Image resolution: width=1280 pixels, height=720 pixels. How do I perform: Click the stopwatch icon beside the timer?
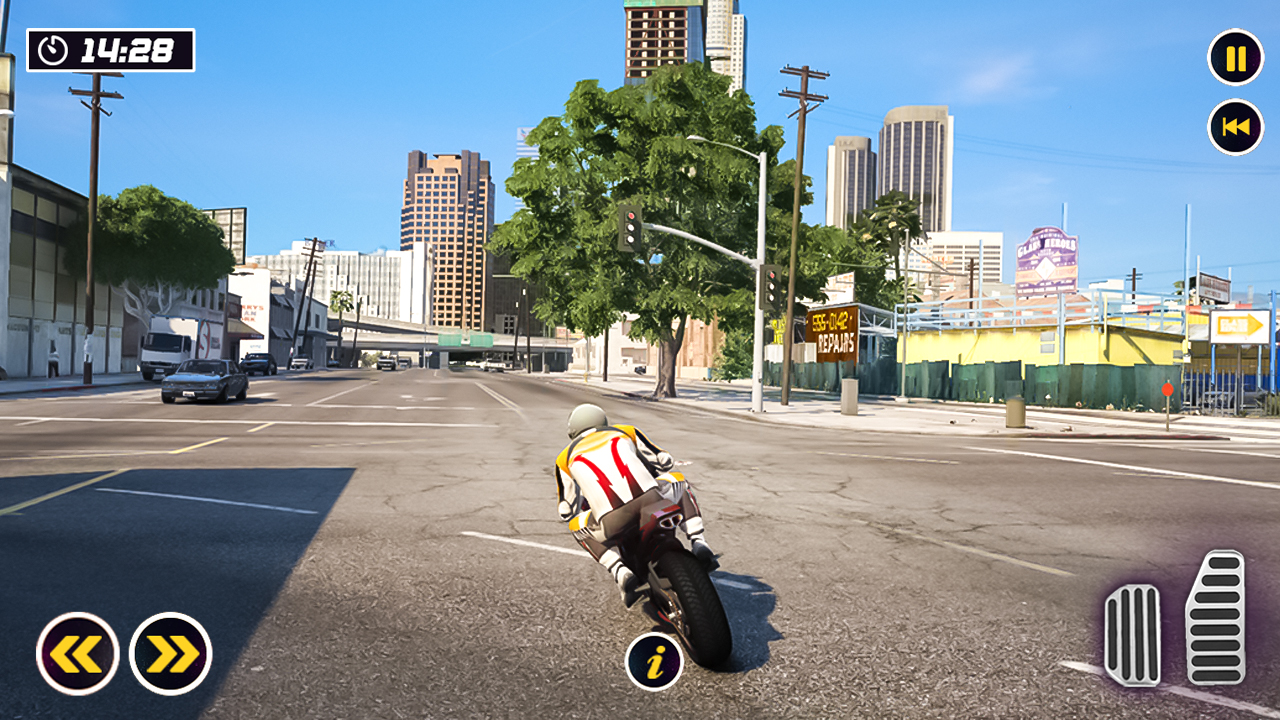pyautogui.click(x=52, y=47)
